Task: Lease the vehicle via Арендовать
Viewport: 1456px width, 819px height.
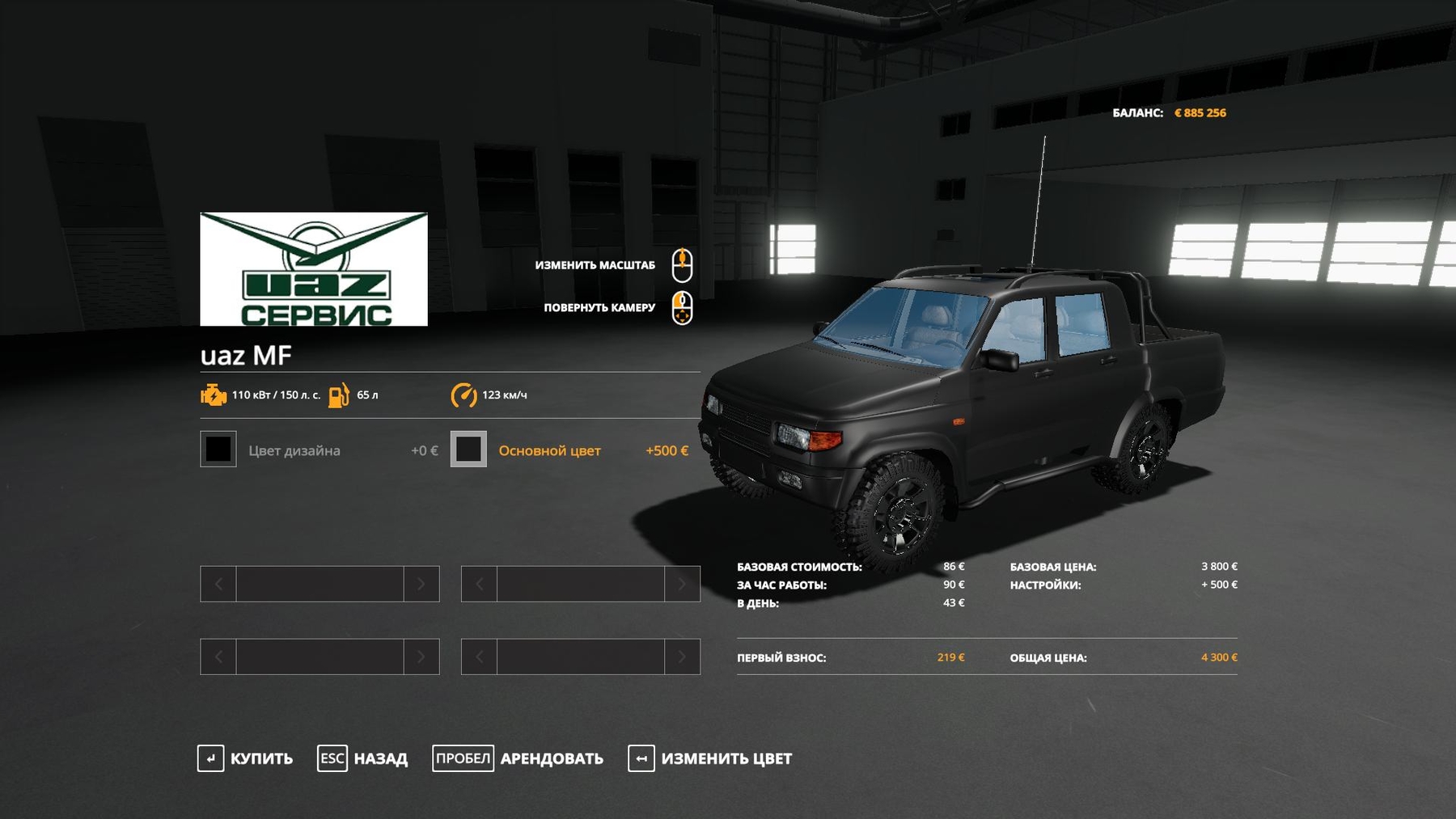Action: tap(518, 758)
